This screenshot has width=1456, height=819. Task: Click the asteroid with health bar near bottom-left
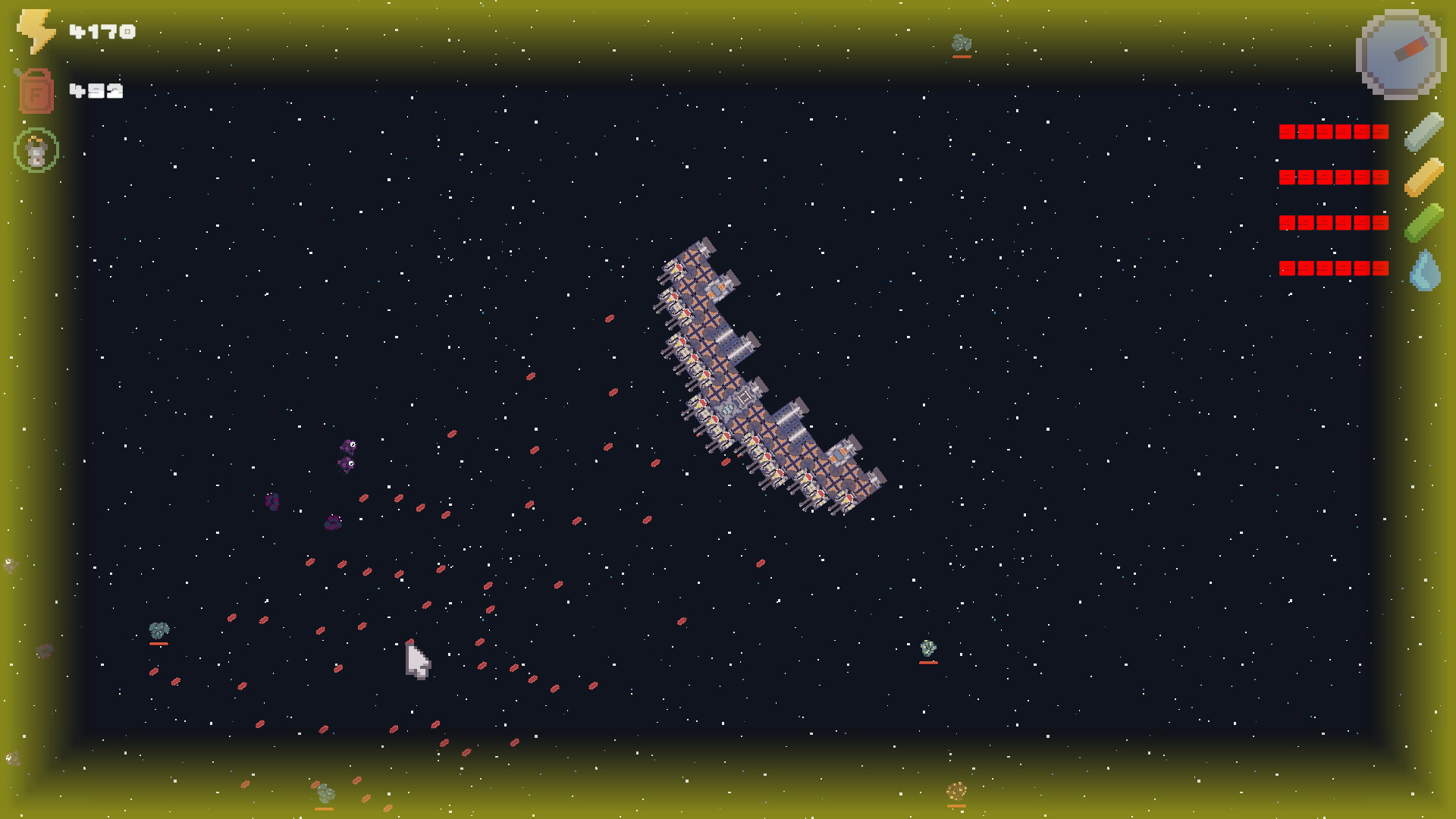pos(158,630)
